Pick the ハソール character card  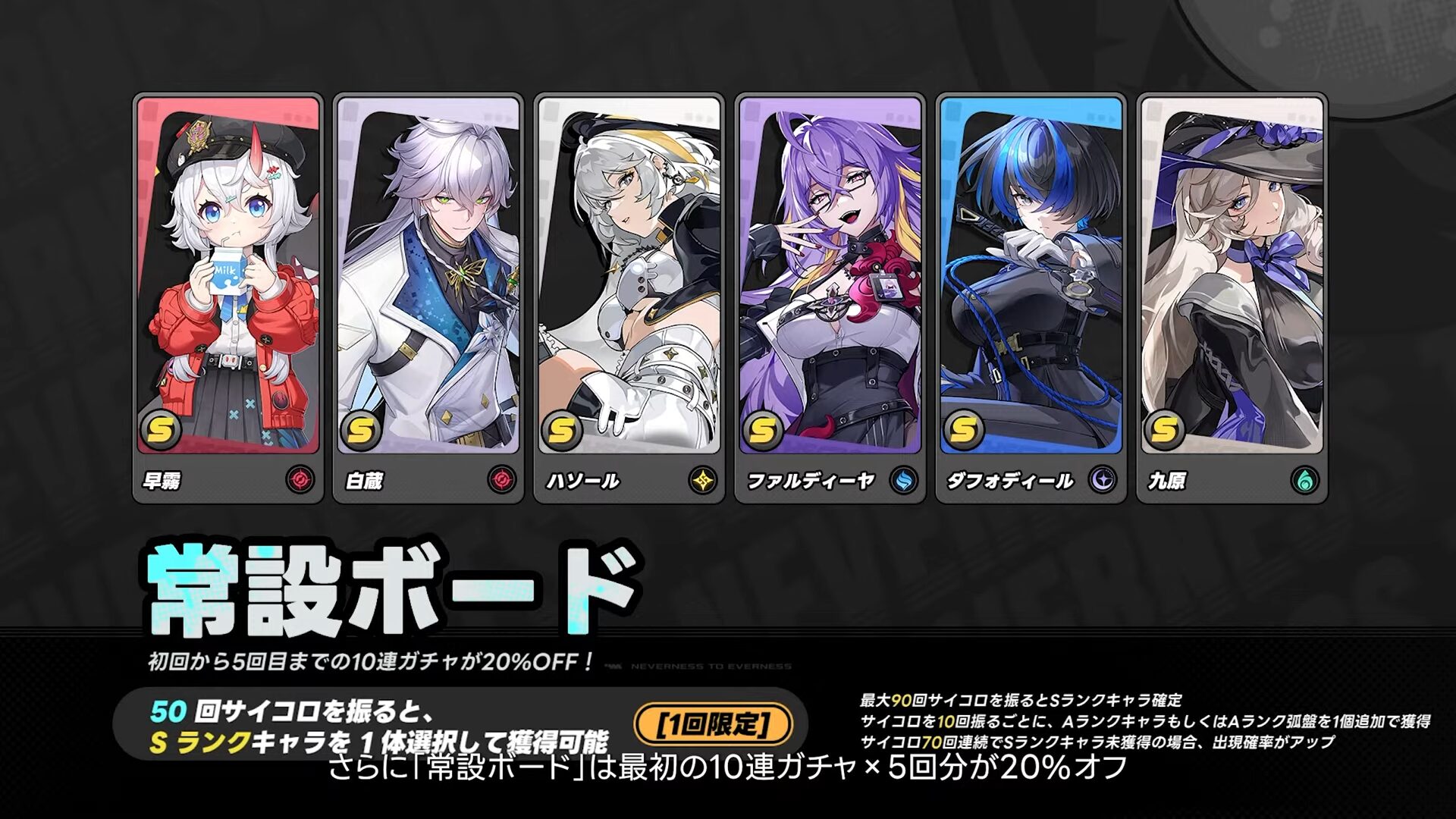click(x=629, y=296)
